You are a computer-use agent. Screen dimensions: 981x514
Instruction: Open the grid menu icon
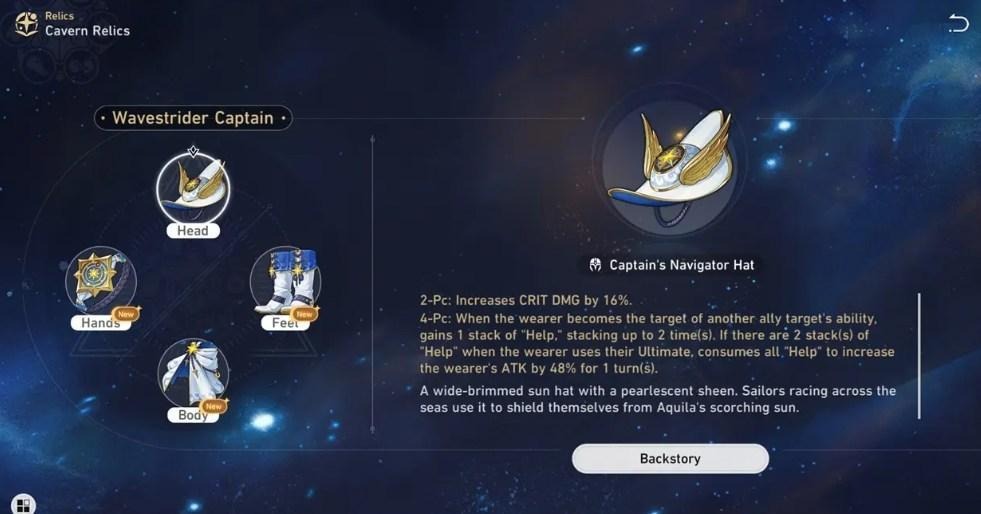pos(23,504)
